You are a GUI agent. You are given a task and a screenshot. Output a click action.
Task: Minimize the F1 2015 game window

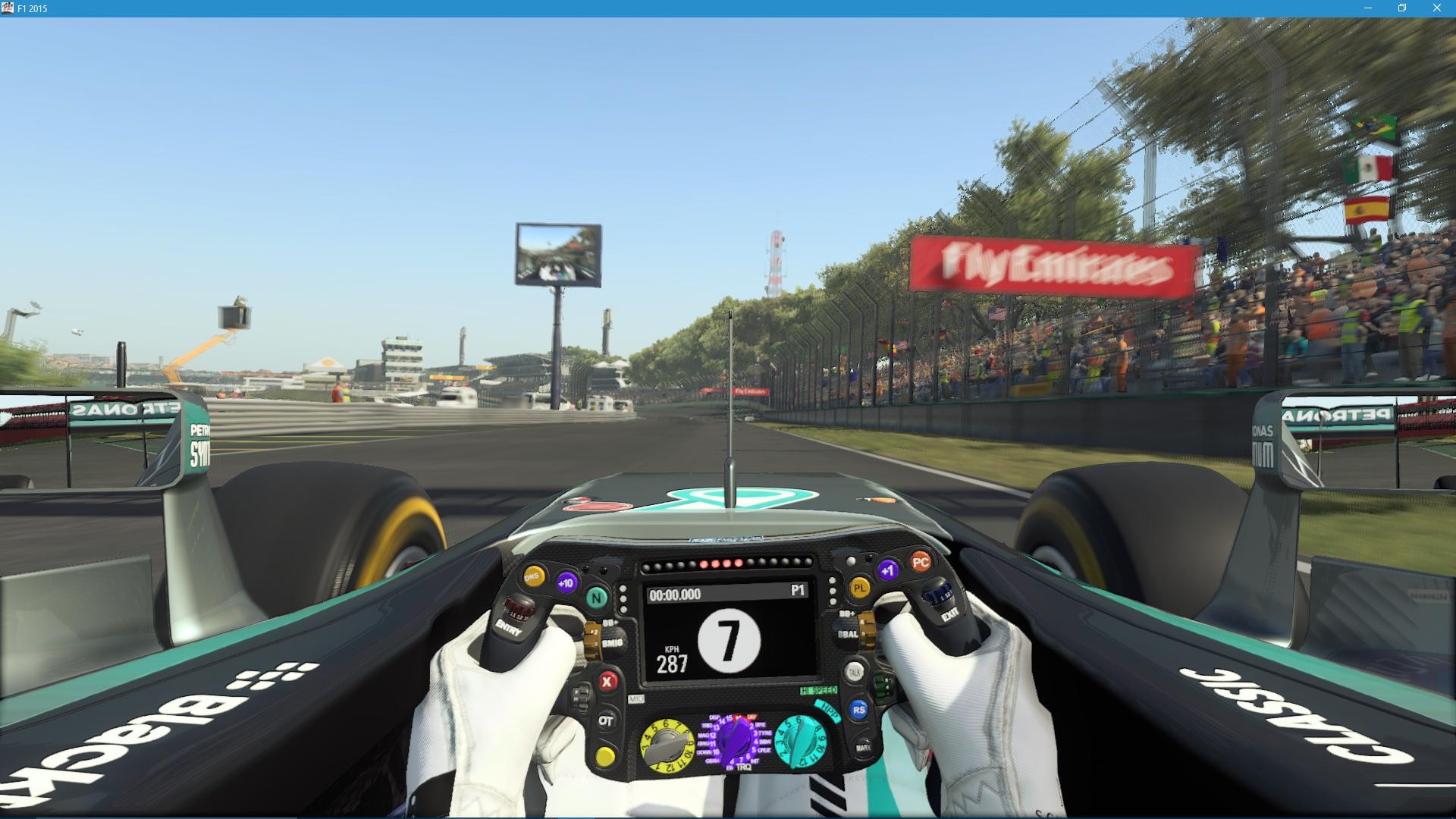click(1368, 8)
